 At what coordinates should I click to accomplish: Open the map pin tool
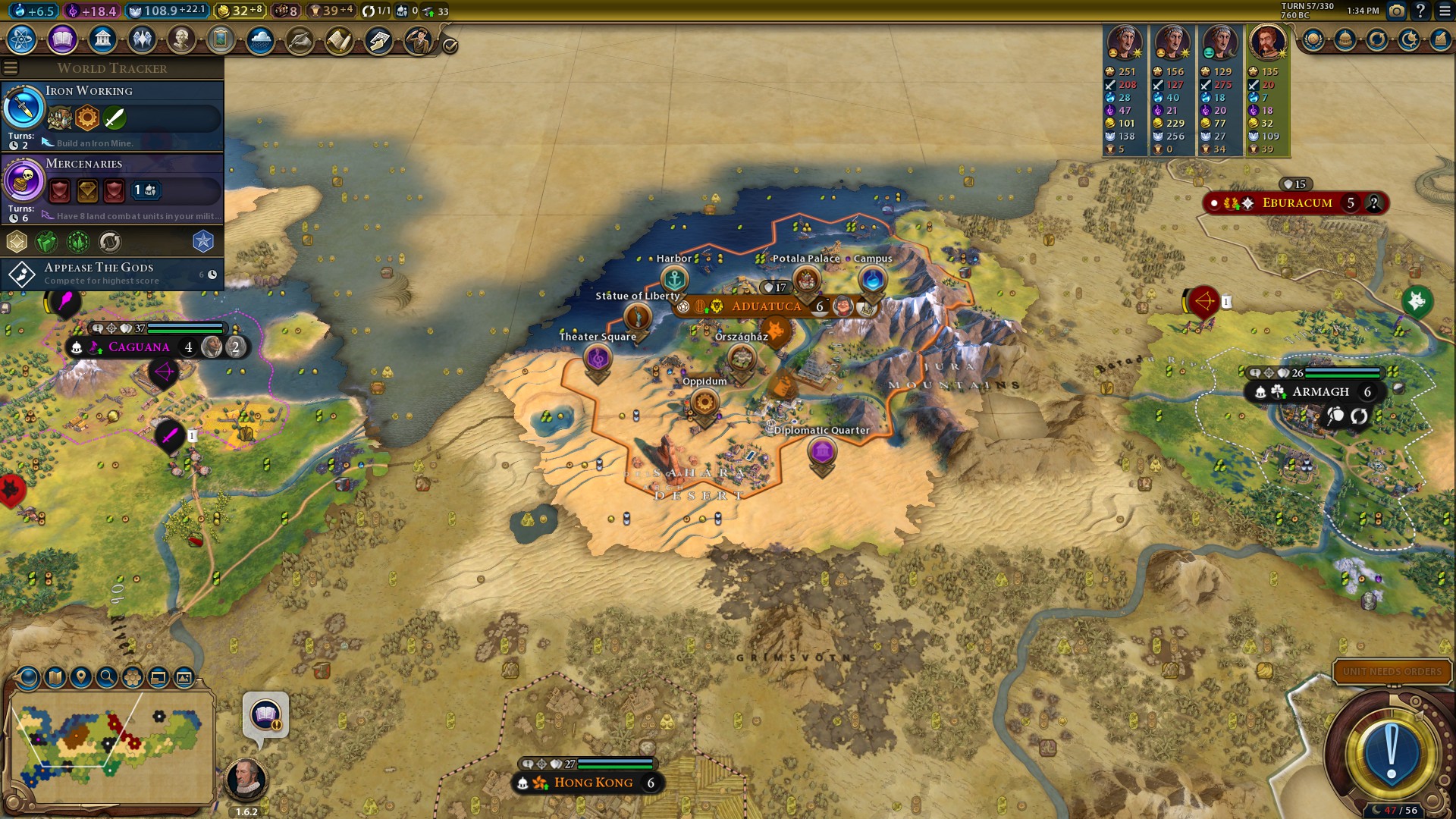[80, 677]
